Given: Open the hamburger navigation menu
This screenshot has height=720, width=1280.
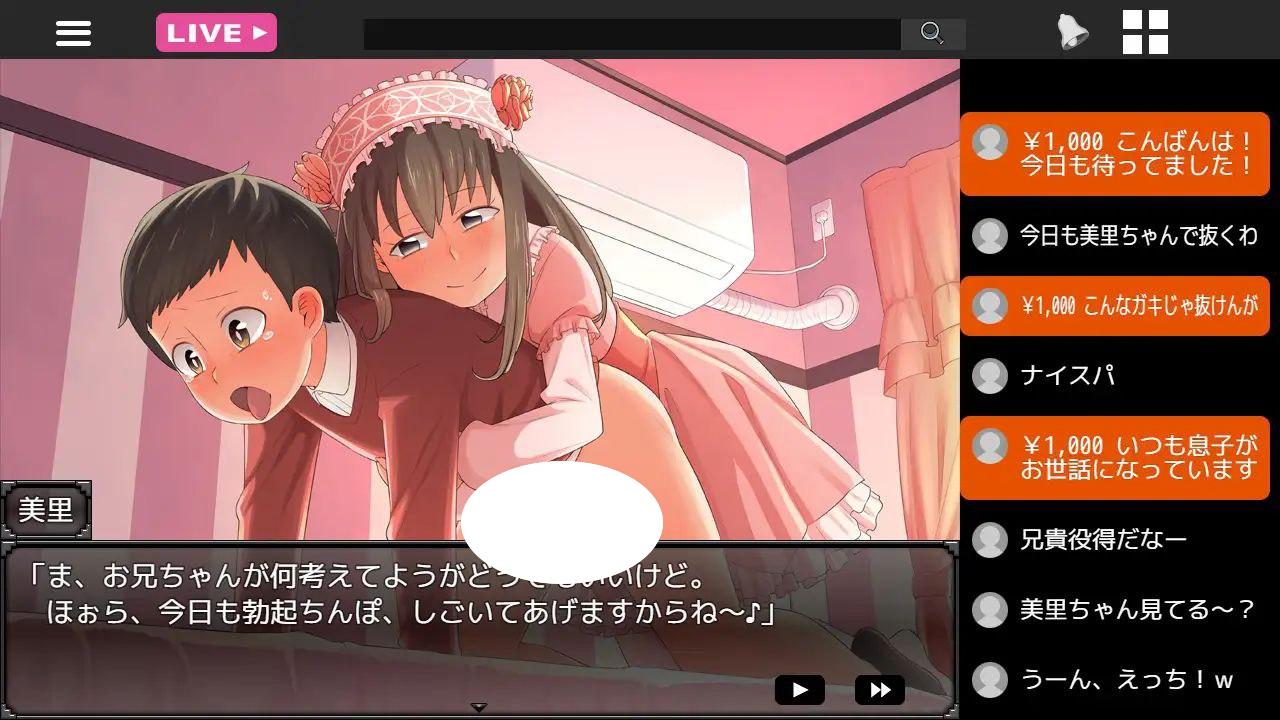Looking at the screenshot, I should pos(73,33).
